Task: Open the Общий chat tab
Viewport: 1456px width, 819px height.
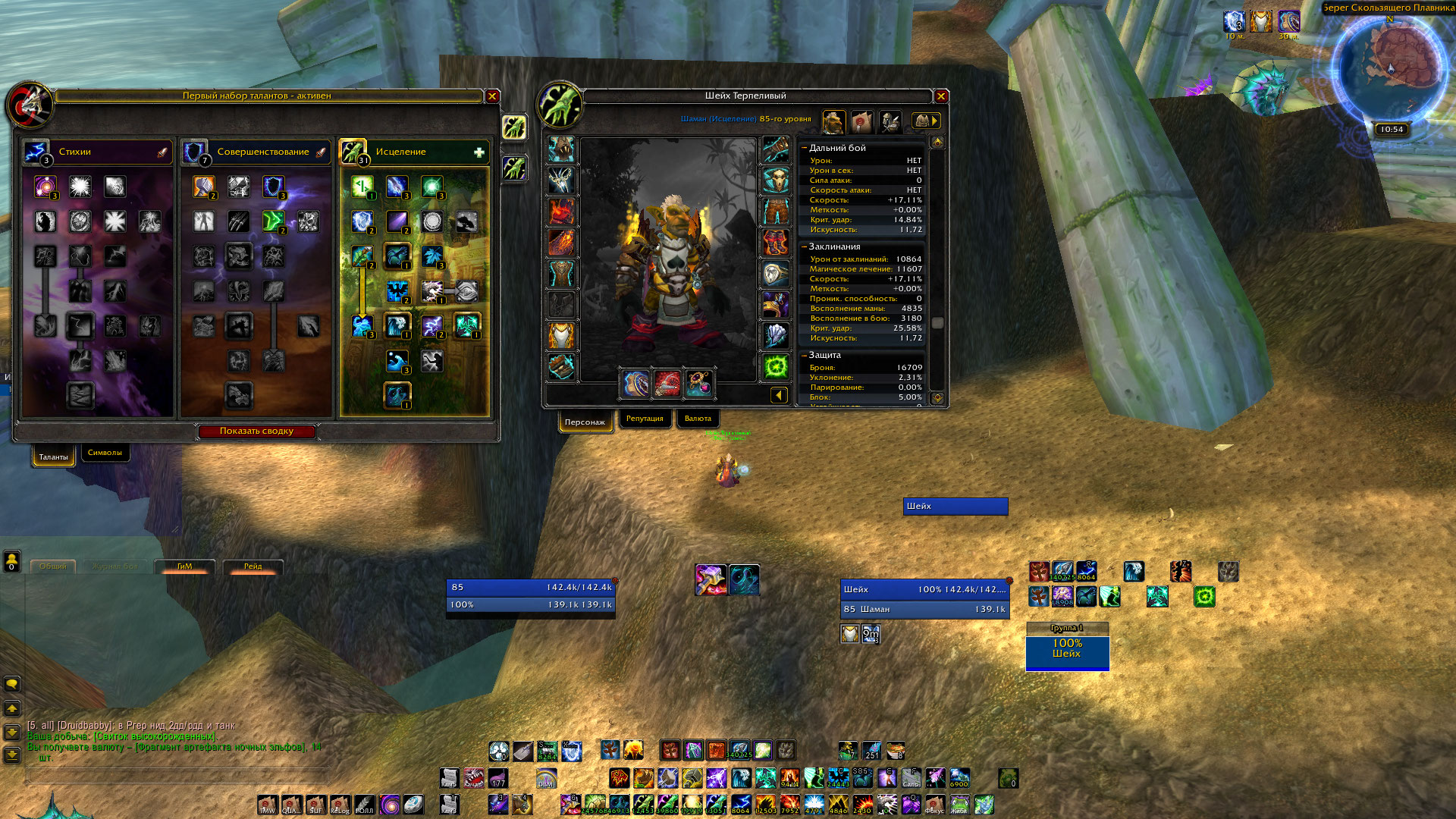Action: [53, 566]
